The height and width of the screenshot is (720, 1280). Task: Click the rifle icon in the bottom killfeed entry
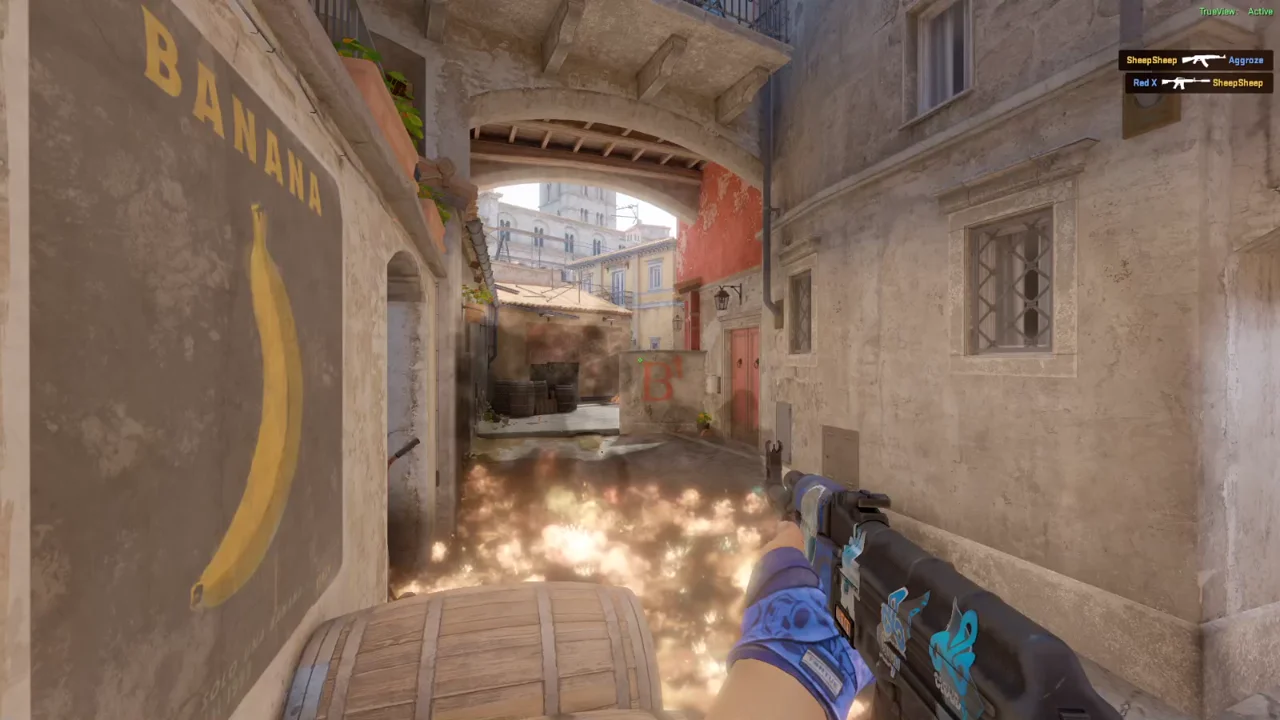(1185, 83)
